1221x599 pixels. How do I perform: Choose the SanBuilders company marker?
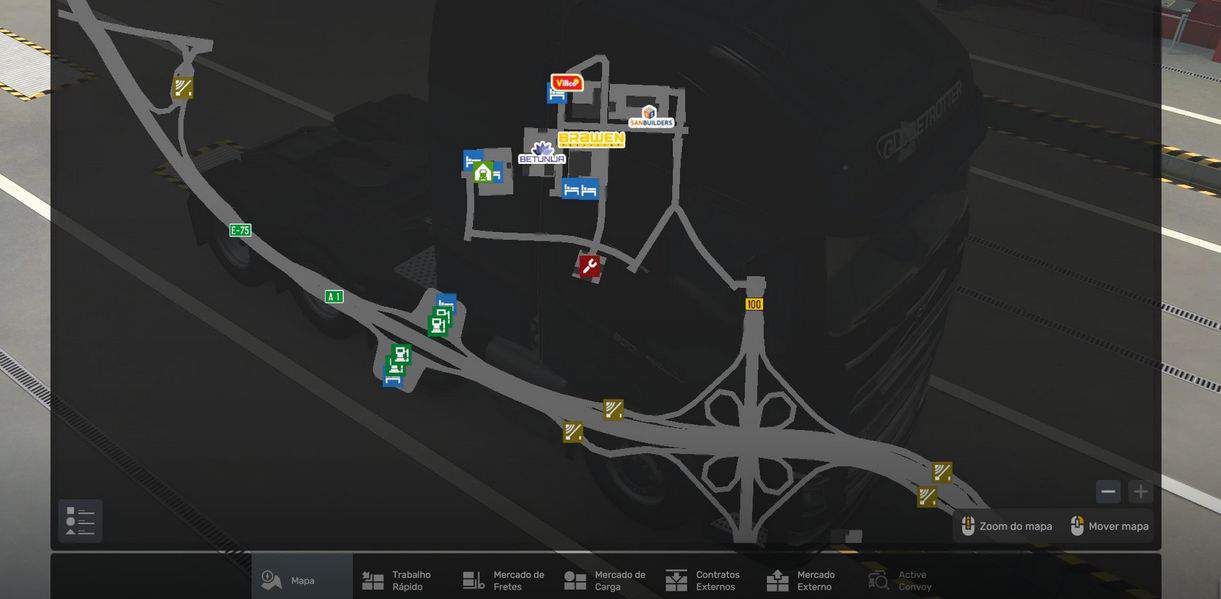650,117
